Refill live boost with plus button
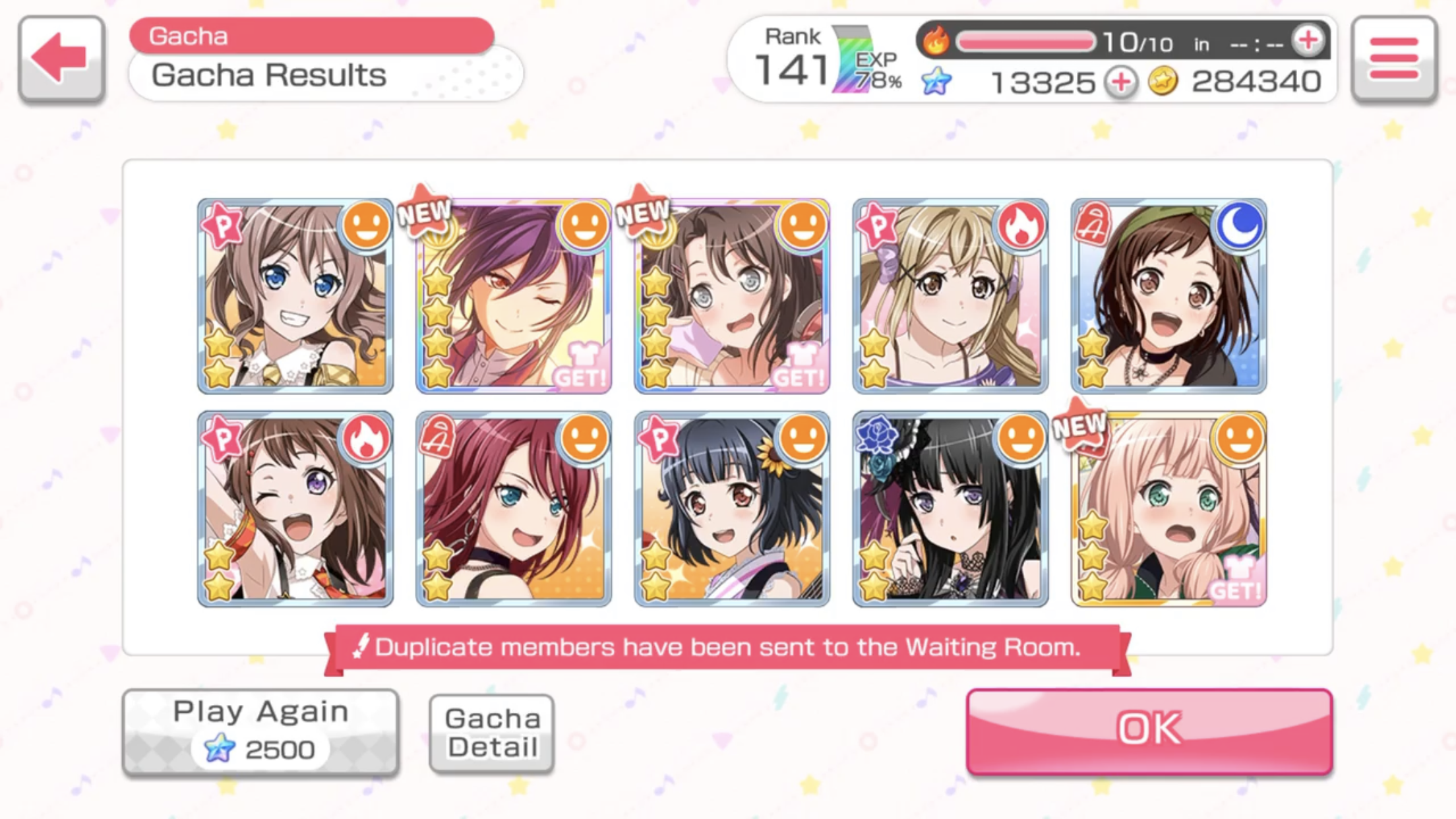This screenshot has height=819, width=1456. [x=1308, y=41]
